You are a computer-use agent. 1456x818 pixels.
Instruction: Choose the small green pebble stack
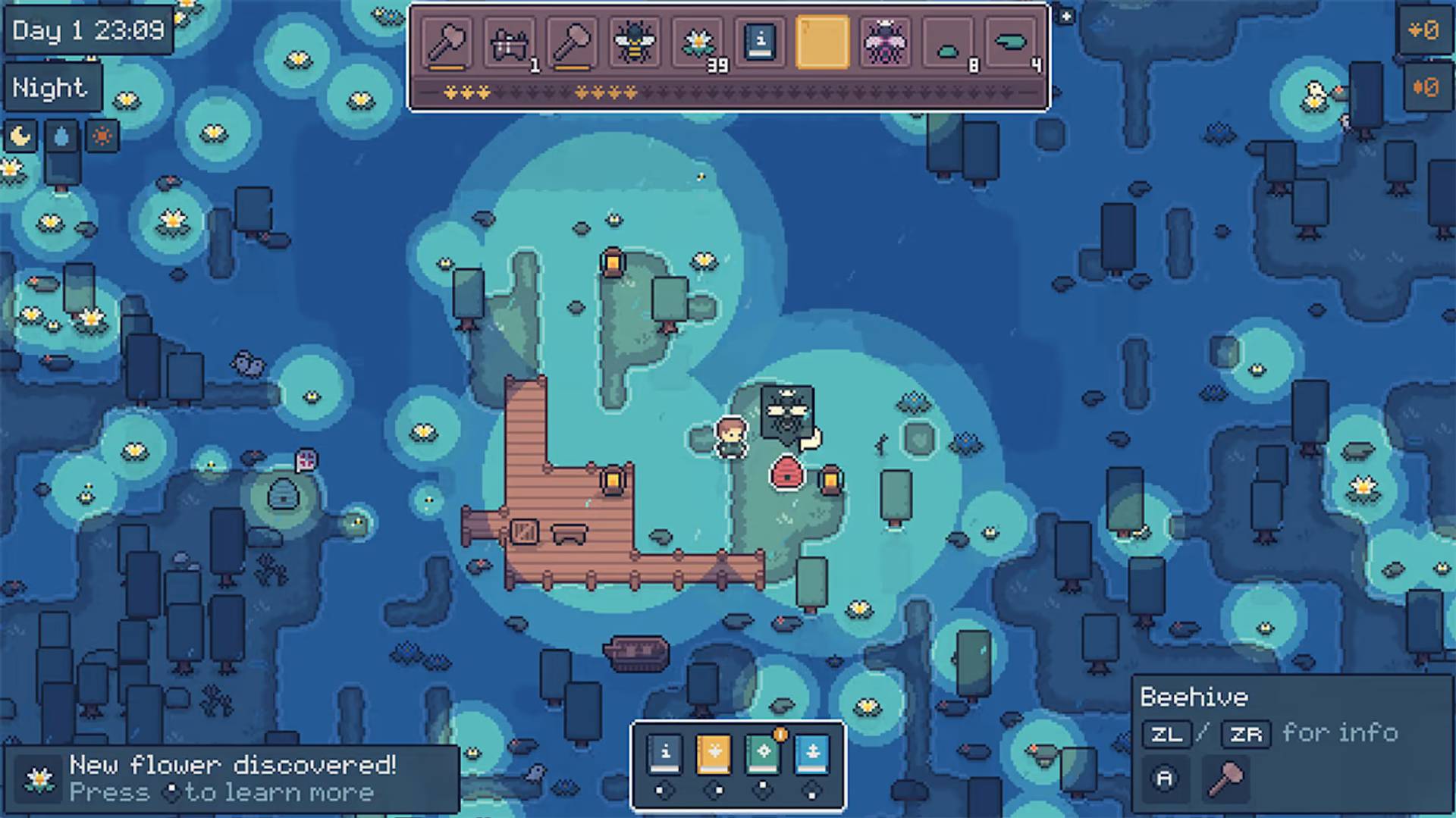[x=948, y=42]
